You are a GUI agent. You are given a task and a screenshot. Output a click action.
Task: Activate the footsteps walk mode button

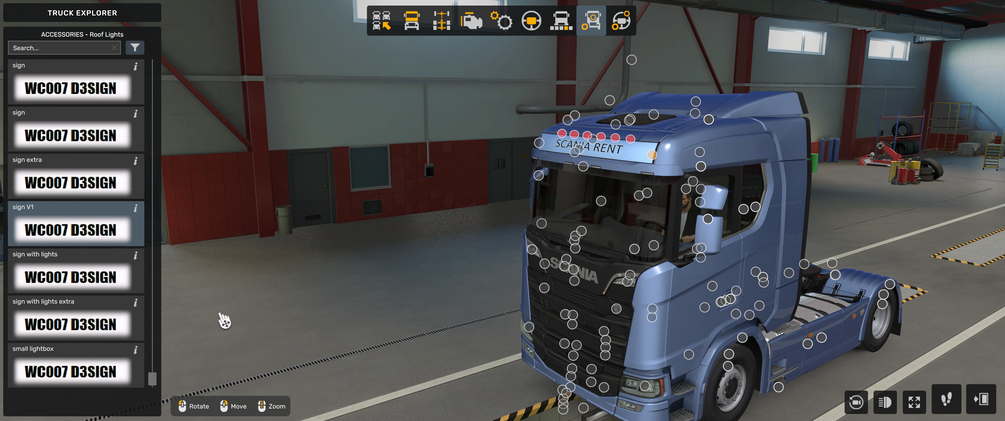946,399
